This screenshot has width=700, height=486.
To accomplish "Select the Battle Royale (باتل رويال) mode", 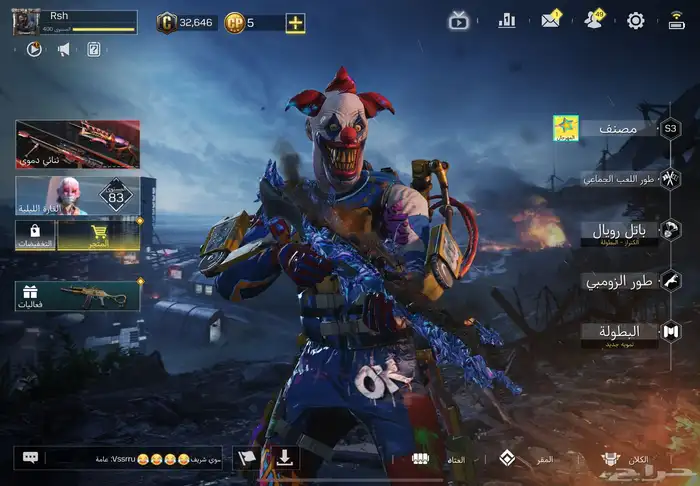I will (618, 232).
